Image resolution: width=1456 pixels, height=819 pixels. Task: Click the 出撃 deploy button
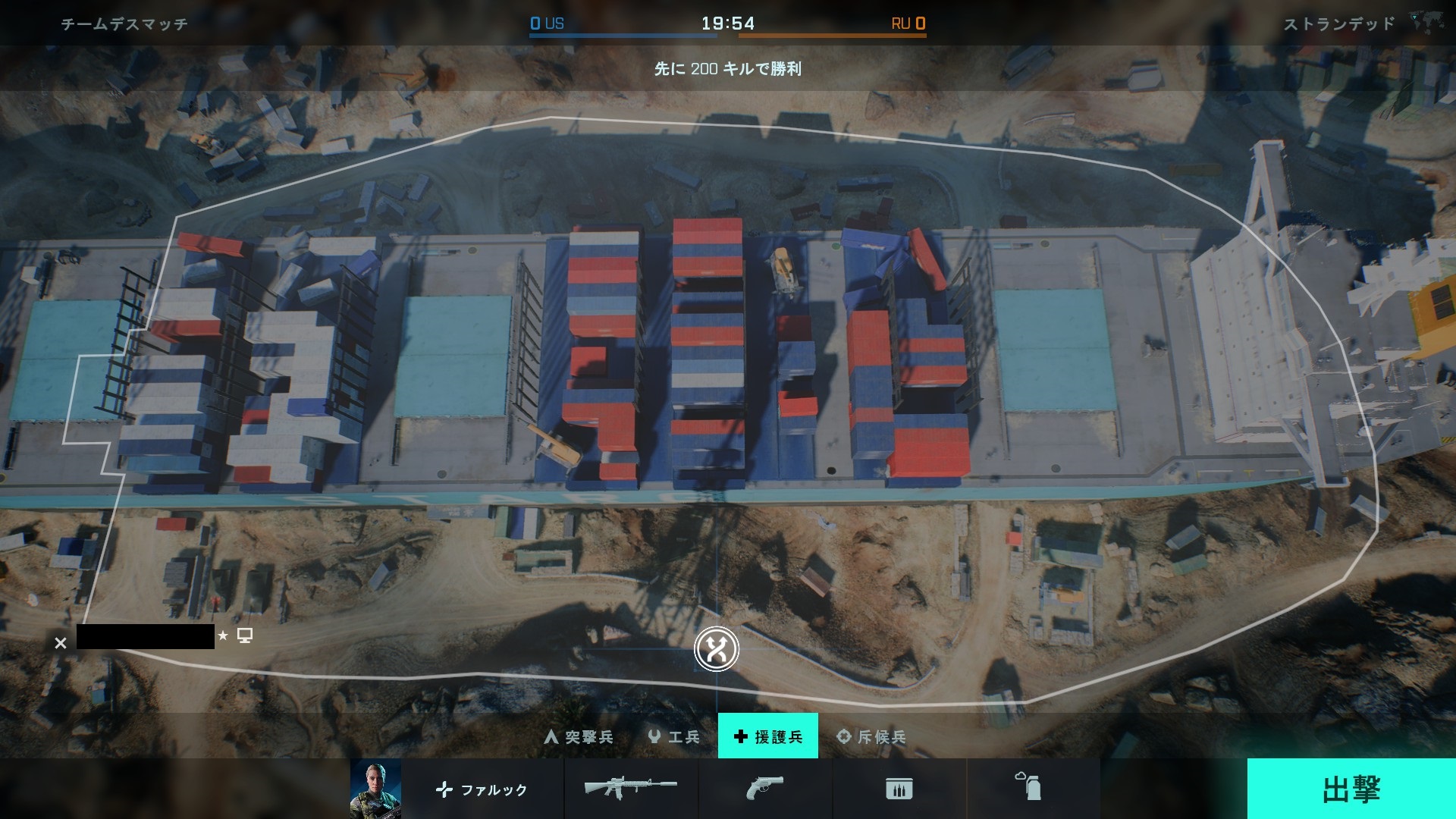tap(1351, 789)
